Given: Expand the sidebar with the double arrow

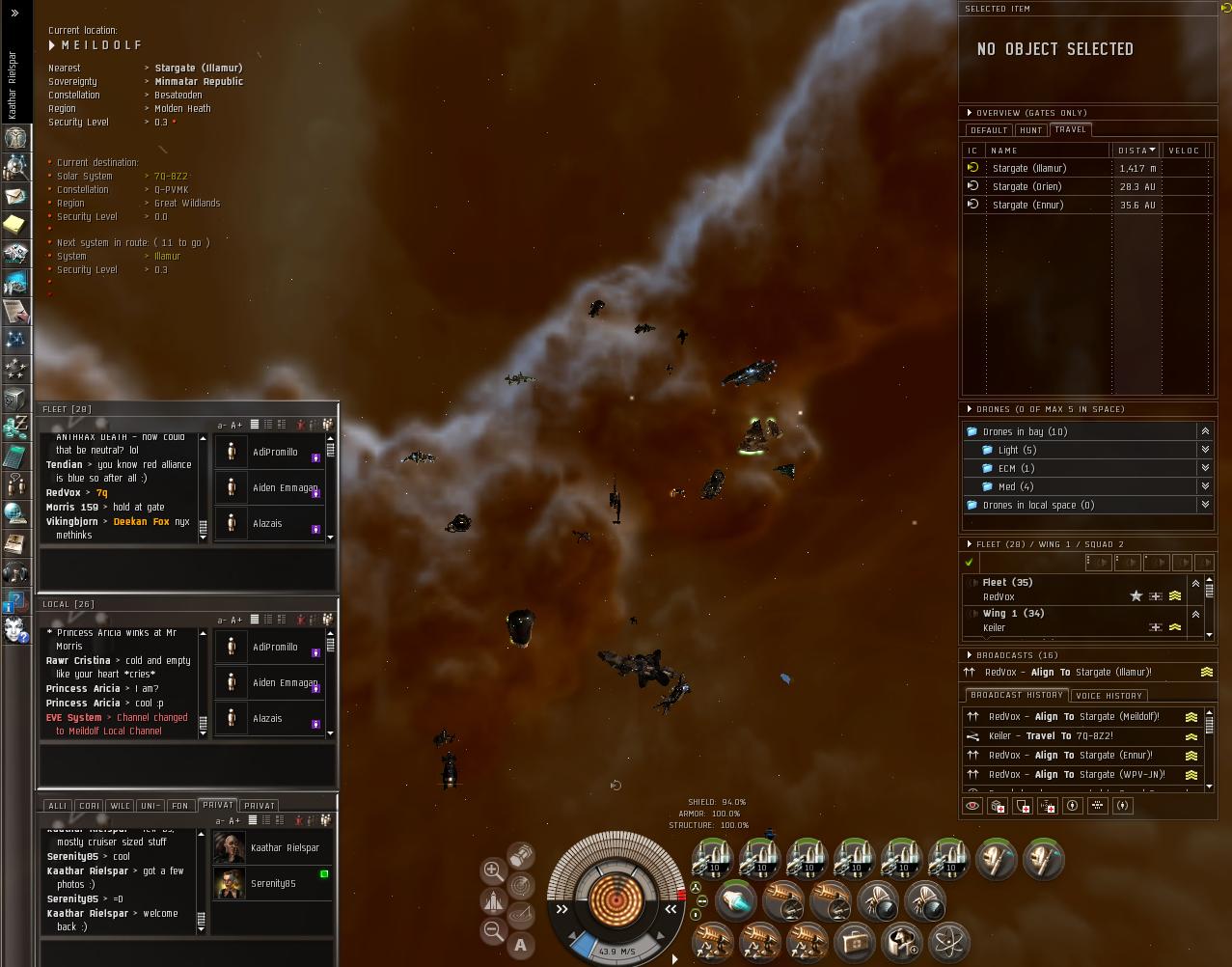Looking at the screenshot, I should (14, 13).
